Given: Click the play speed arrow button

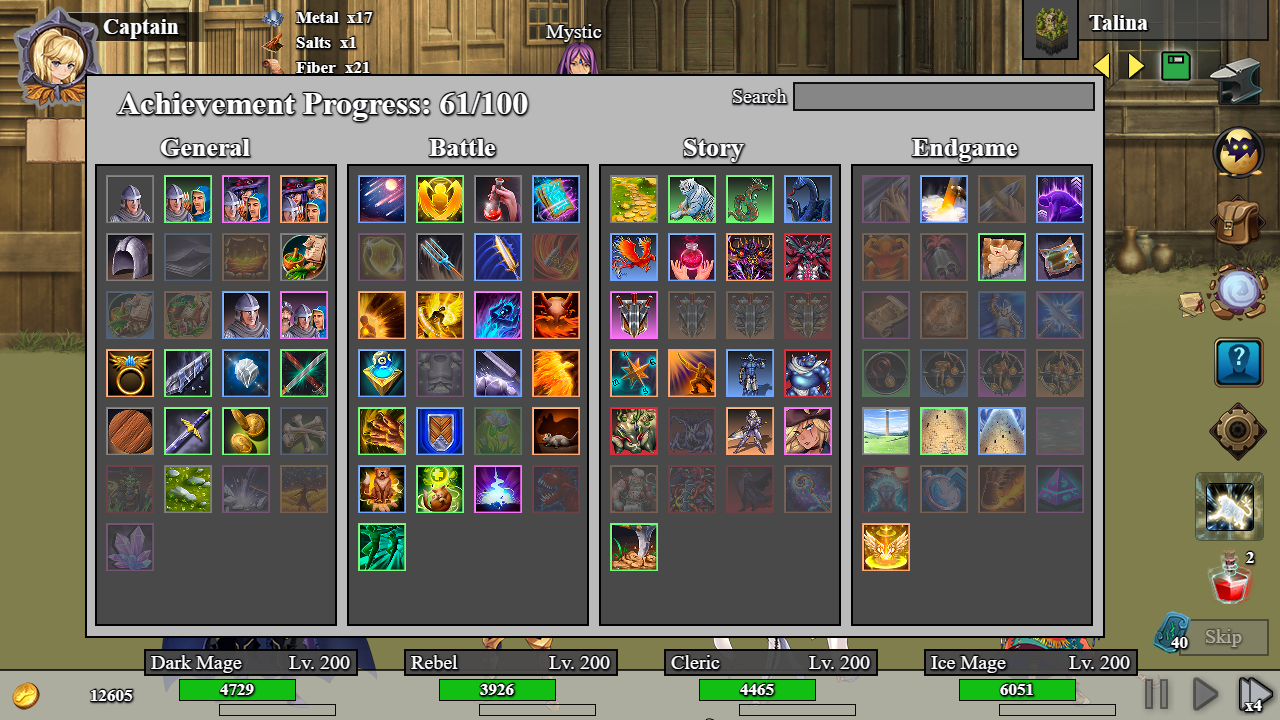Looking at the screenshot, I should (1206, 694).
